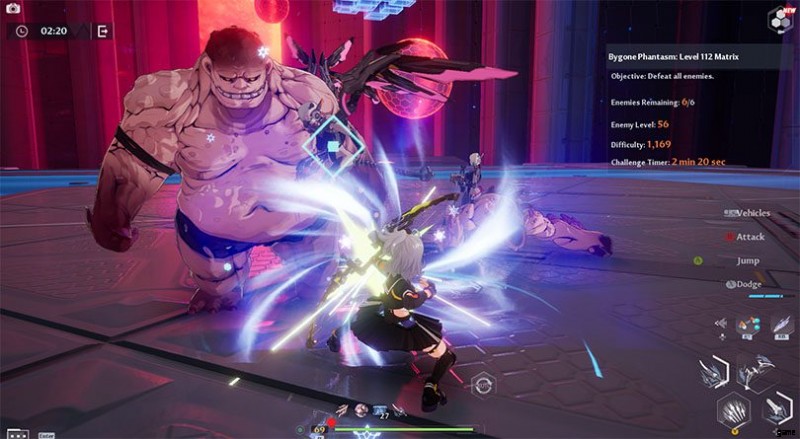Screen dimensions: 800x439
Task: Switch to the spiked weapon beside the relics
Action: [x=755, y=371]
